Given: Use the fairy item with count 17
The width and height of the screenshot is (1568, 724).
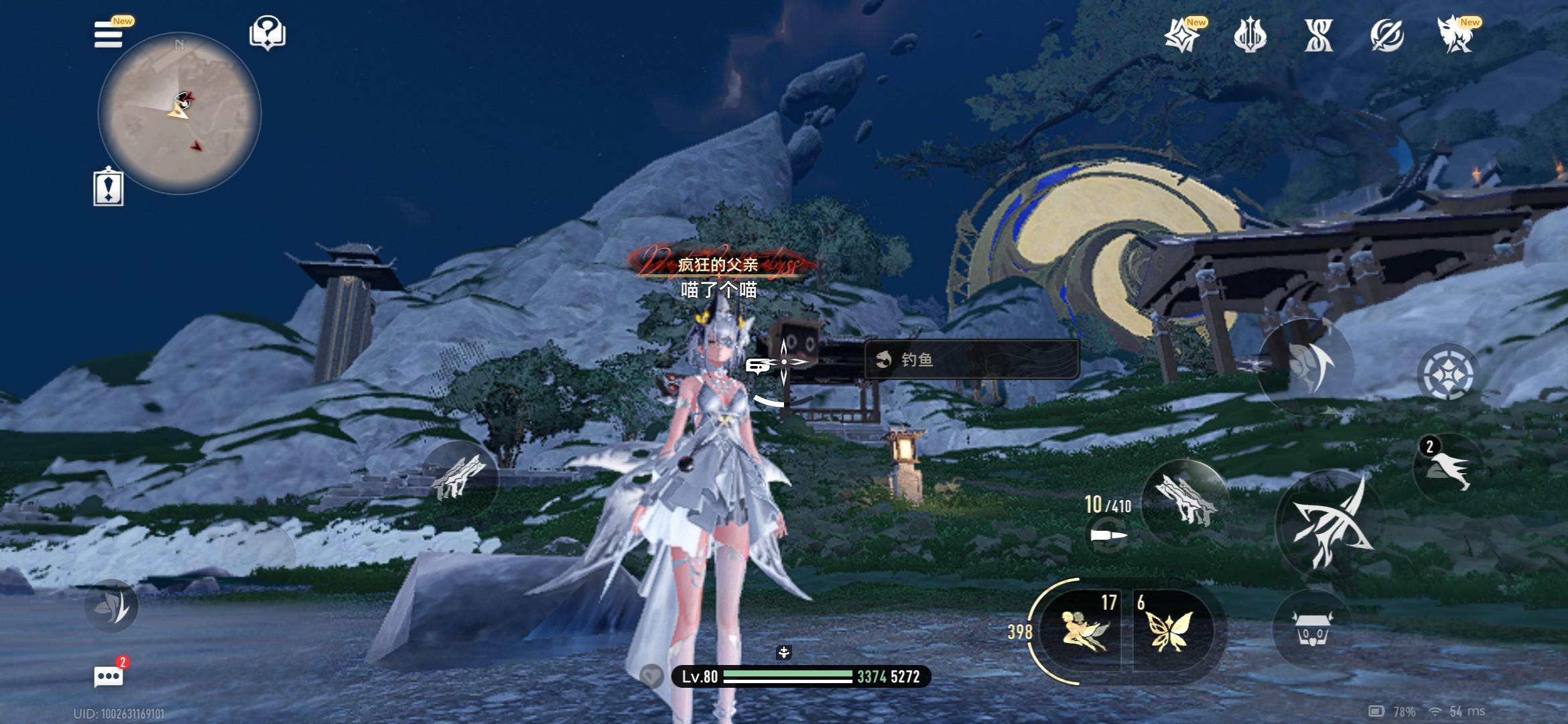Looking at the screenshot, I should click(1084, 631).
